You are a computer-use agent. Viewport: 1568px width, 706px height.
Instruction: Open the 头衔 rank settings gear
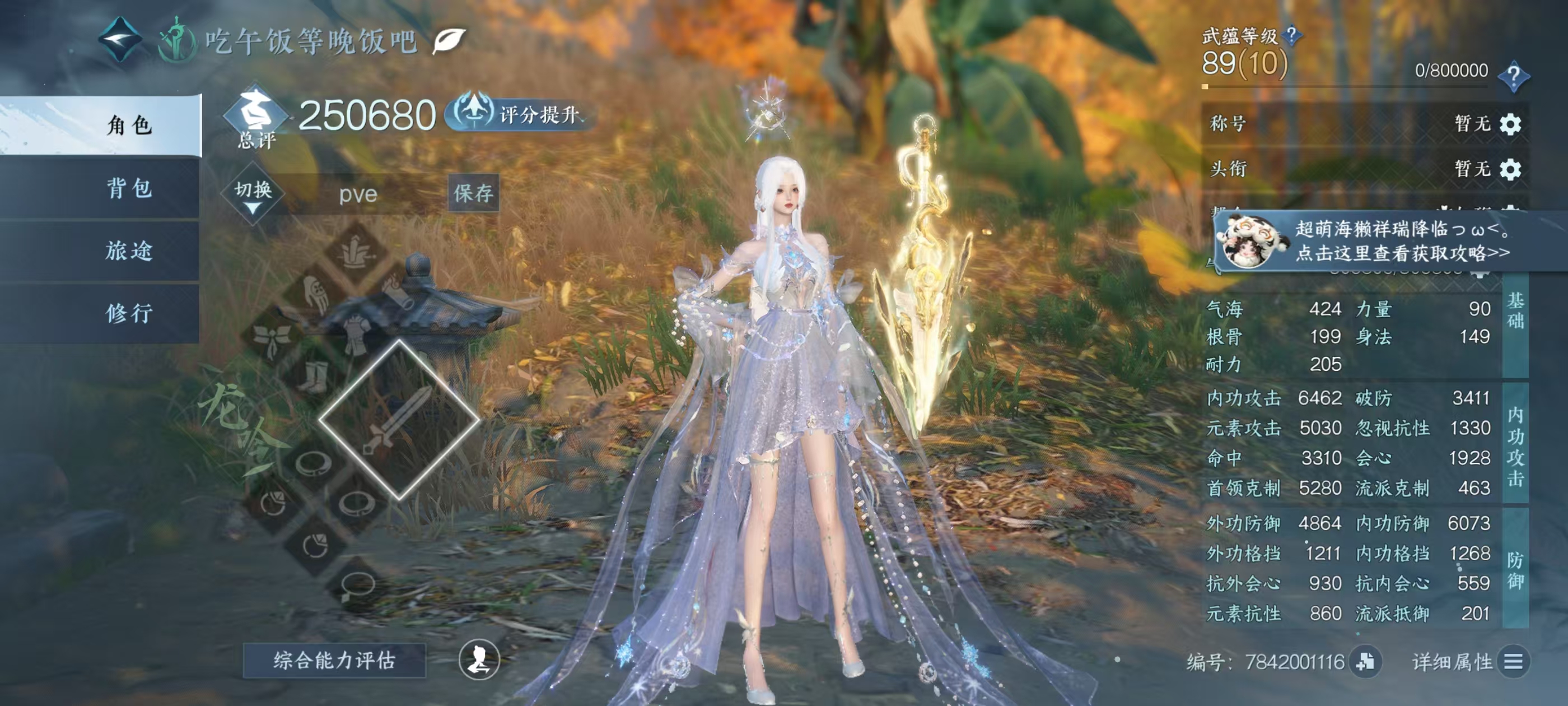pyautogui.click(x=1510, y=169)
